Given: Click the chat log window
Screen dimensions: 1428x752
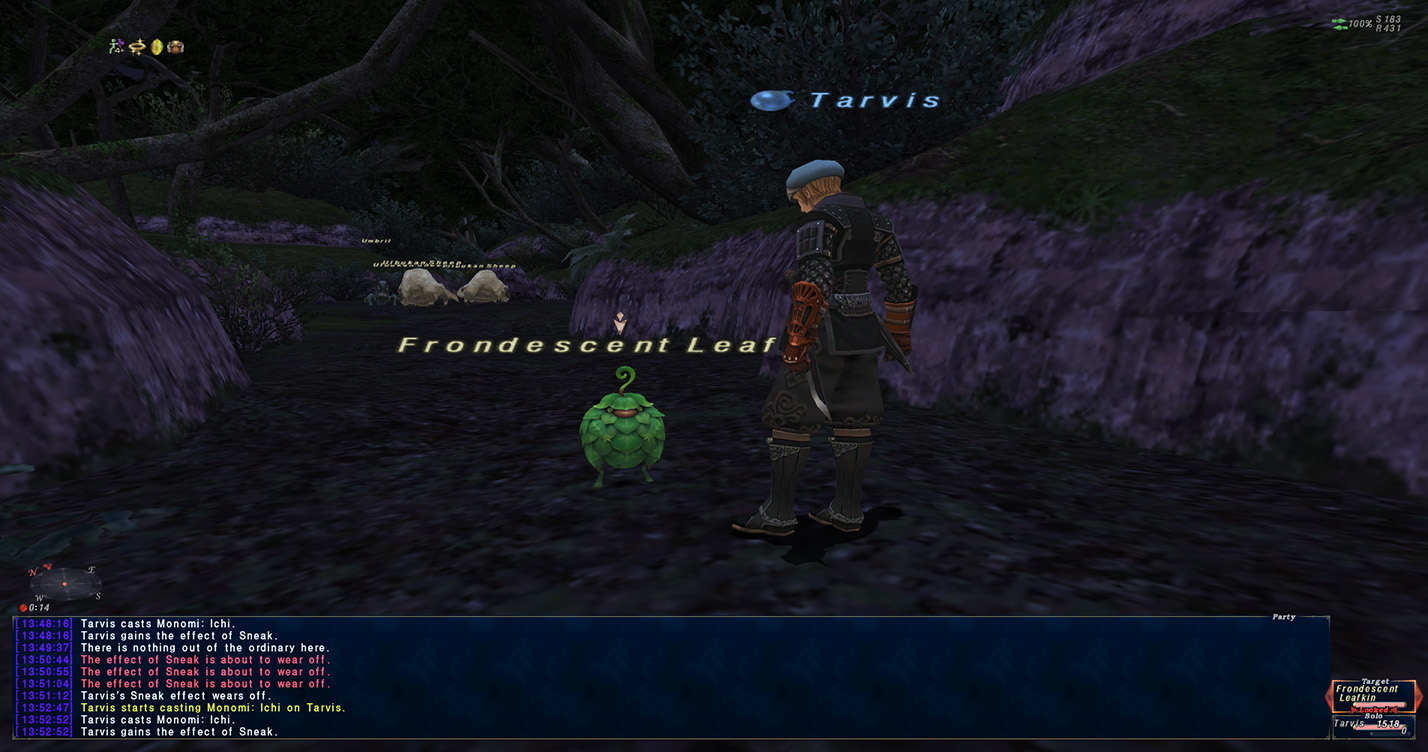Looking at the screenshot, I should click(x=670, y=677).
